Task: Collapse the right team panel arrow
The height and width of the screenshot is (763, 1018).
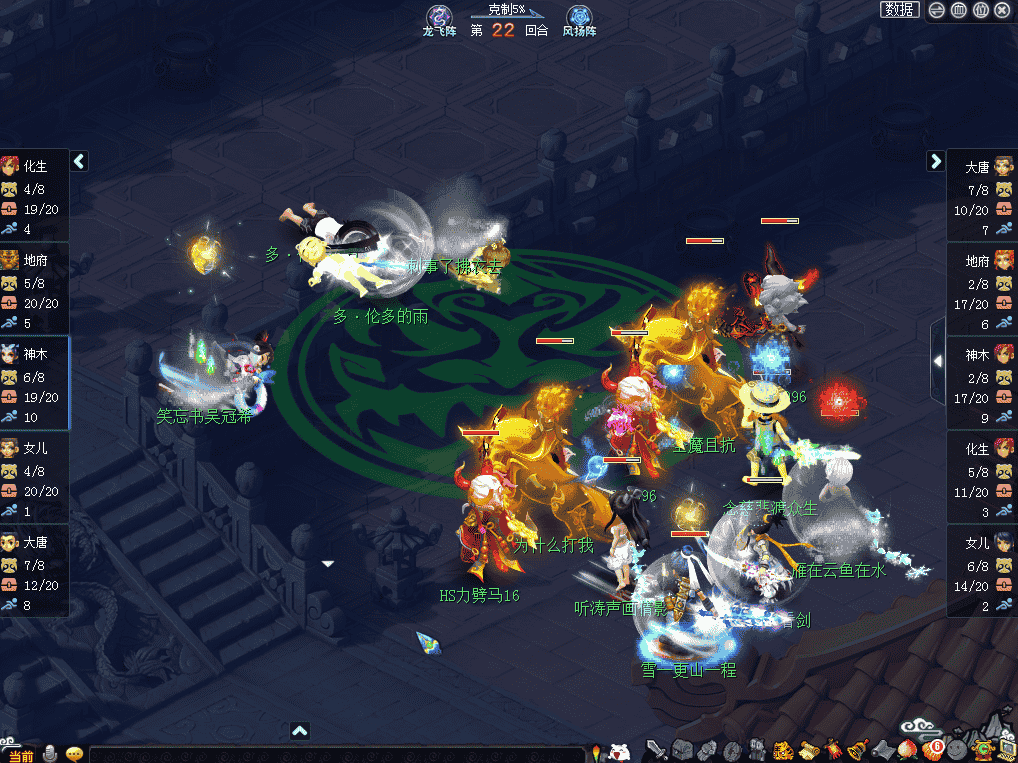Action: (936, 160)
